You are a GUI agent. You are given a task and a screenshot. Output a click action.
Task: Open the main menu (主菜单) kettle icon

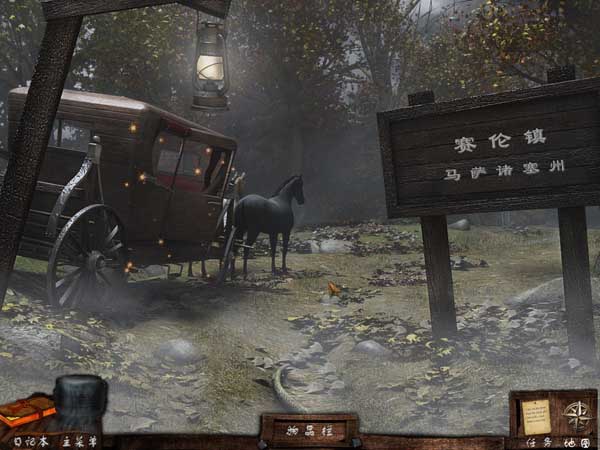[79, 403]
